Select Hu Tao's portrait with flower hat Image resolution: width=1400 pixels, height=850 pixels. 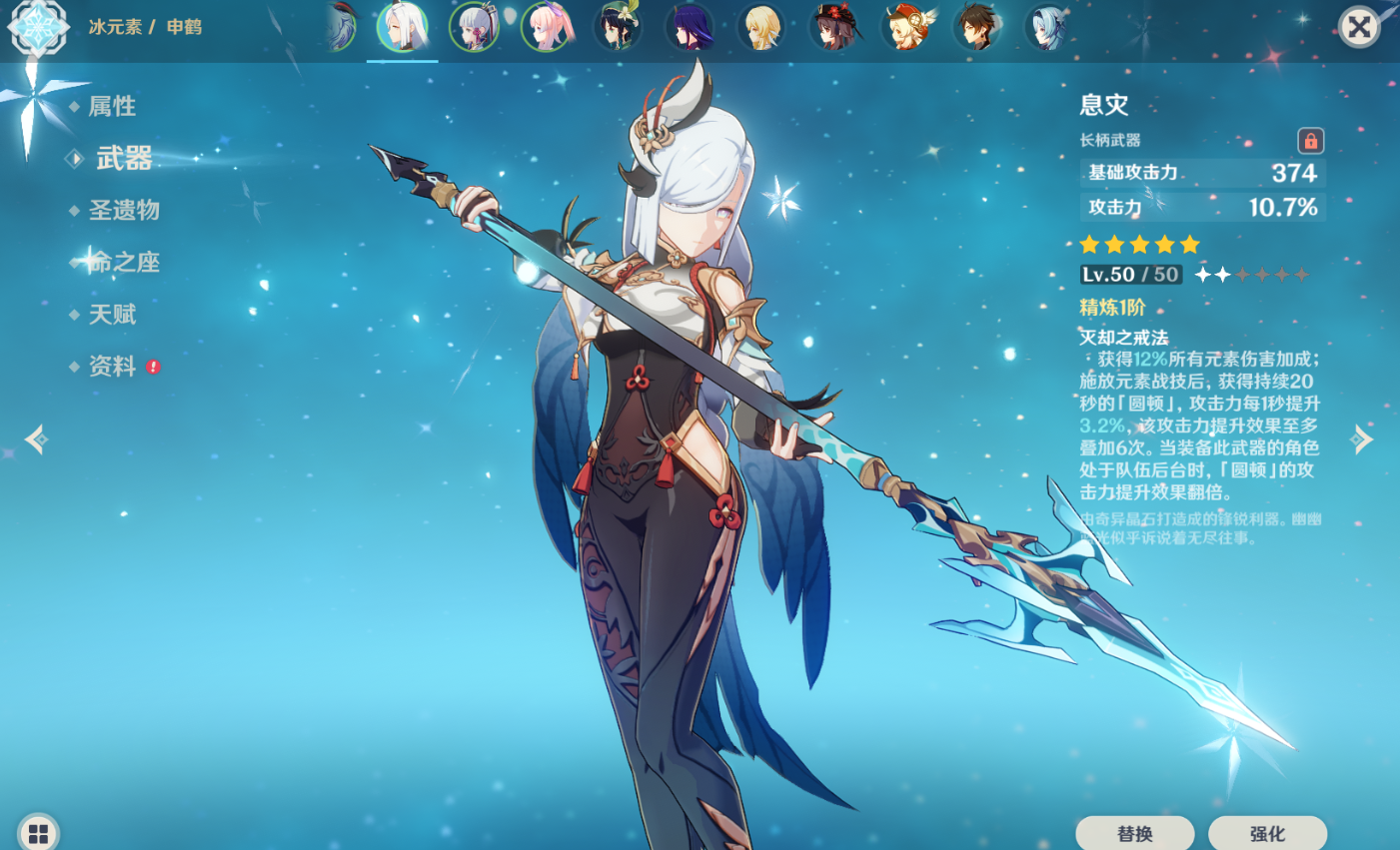[x=834, y=27]
